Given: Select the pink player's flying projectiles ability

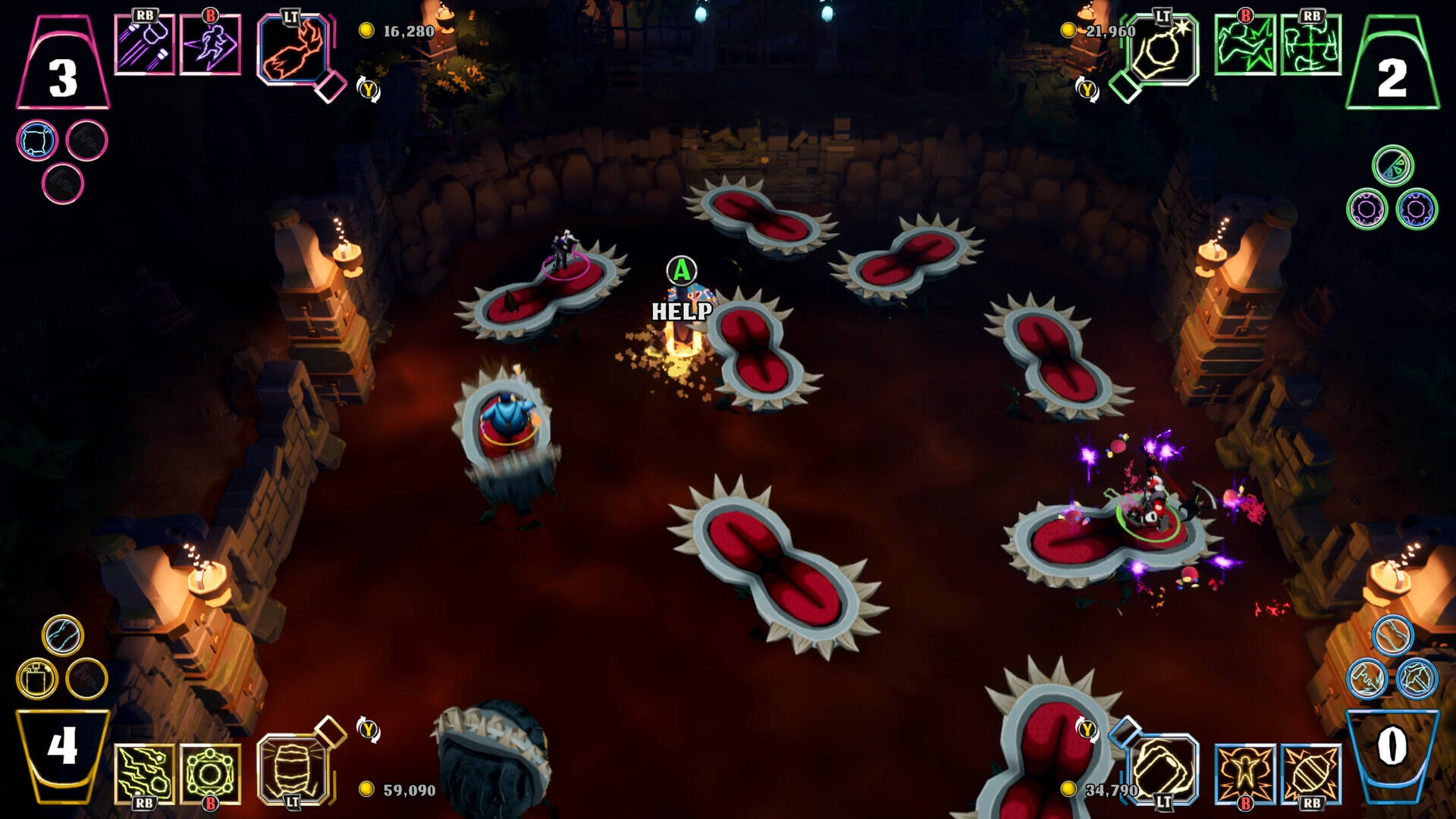Looking at the screenshot, I should (144, 45).
